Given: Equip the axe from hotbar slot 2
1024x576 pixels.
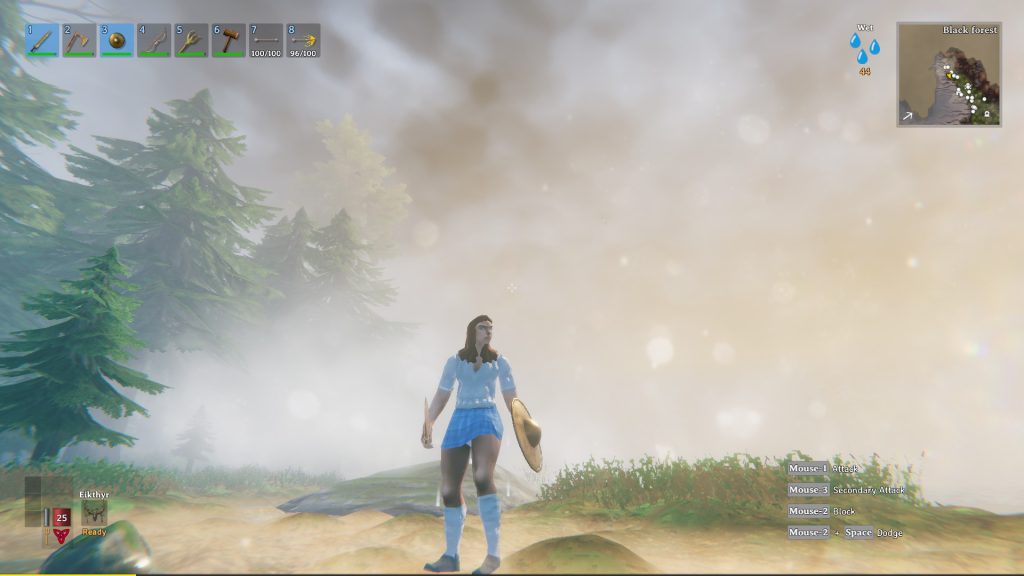Looking at the screenshot, I should 79,40.
